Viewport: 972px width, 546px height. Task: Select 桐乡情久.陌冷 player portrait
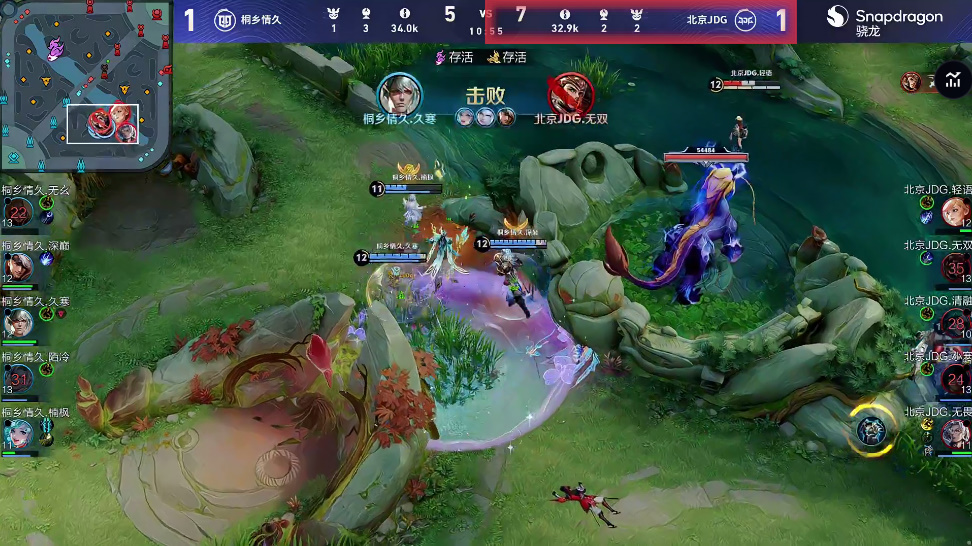pos(19,377)
